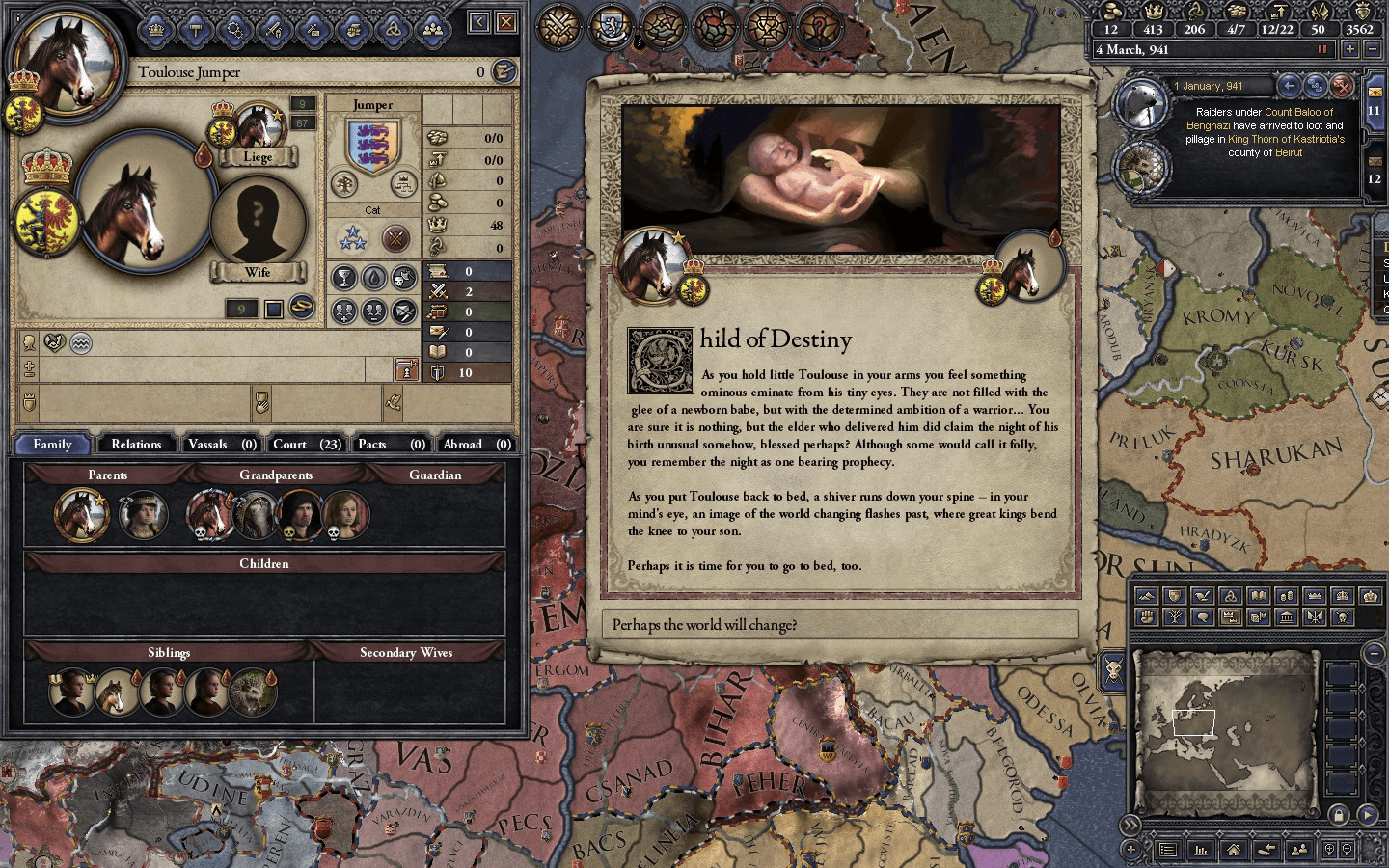Open the Intrigue screen with the fist icon
This screenshot has width=1389, height=868.
click(x=353, y=29)
